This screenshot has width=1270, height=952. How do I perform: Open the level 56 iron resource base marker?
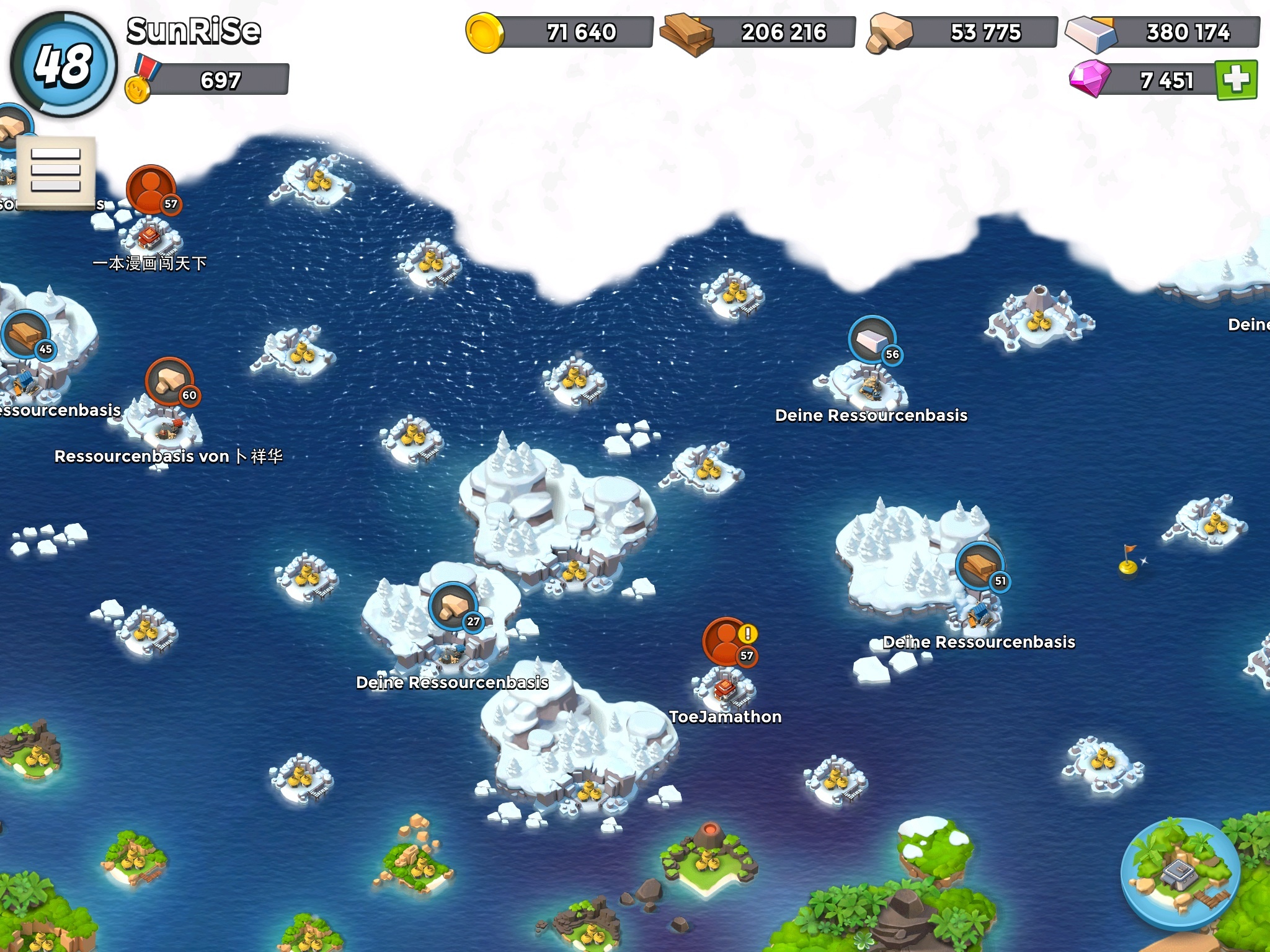point(873,340)
